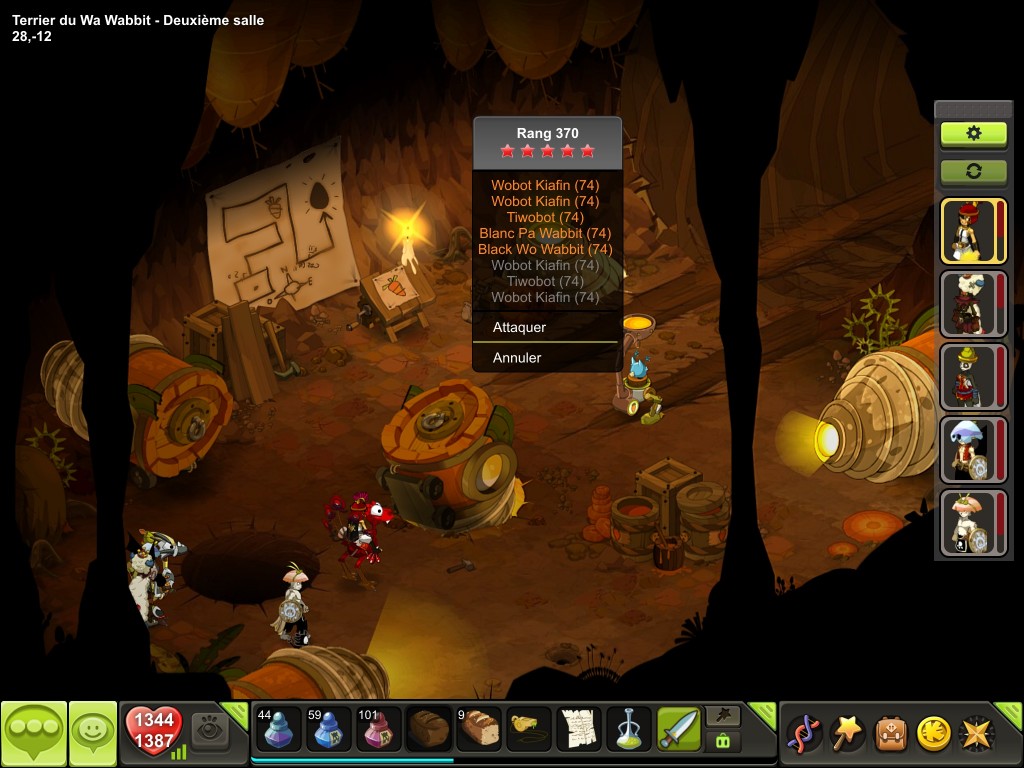Viewport: 1024px width, 768px height.
Task: Open the DNA helix characteristics menu
Action: tap(804, 733)
